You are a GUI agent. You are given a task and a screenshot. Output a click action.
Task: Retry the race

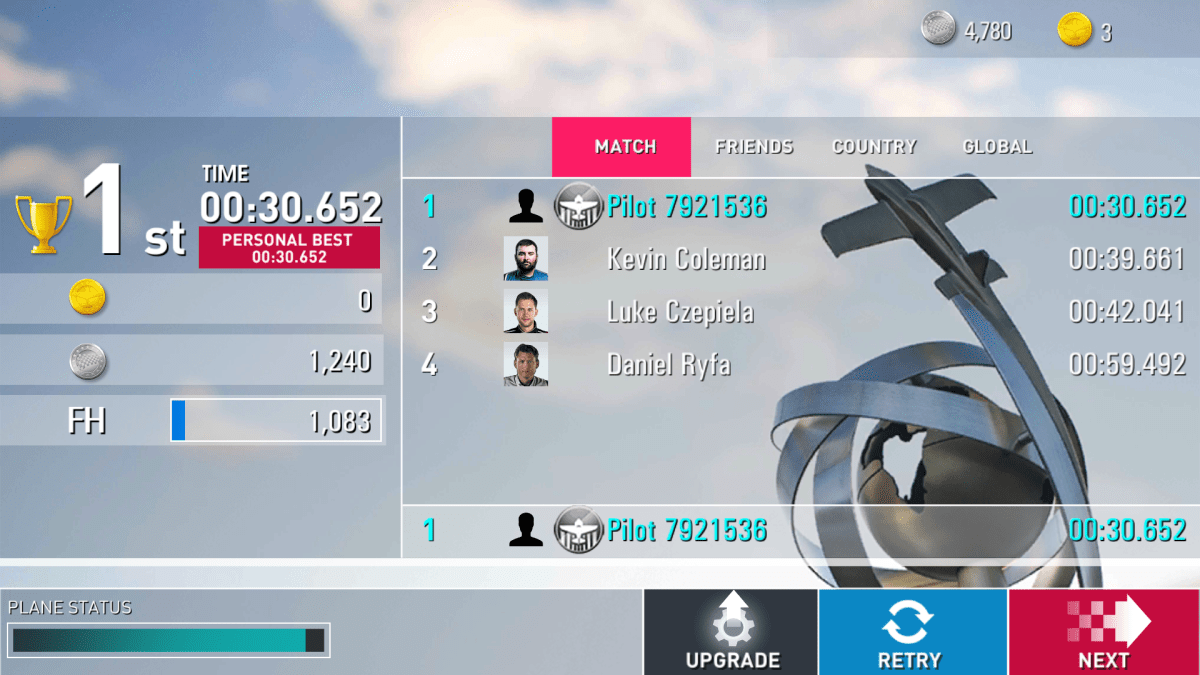[912, 632]
